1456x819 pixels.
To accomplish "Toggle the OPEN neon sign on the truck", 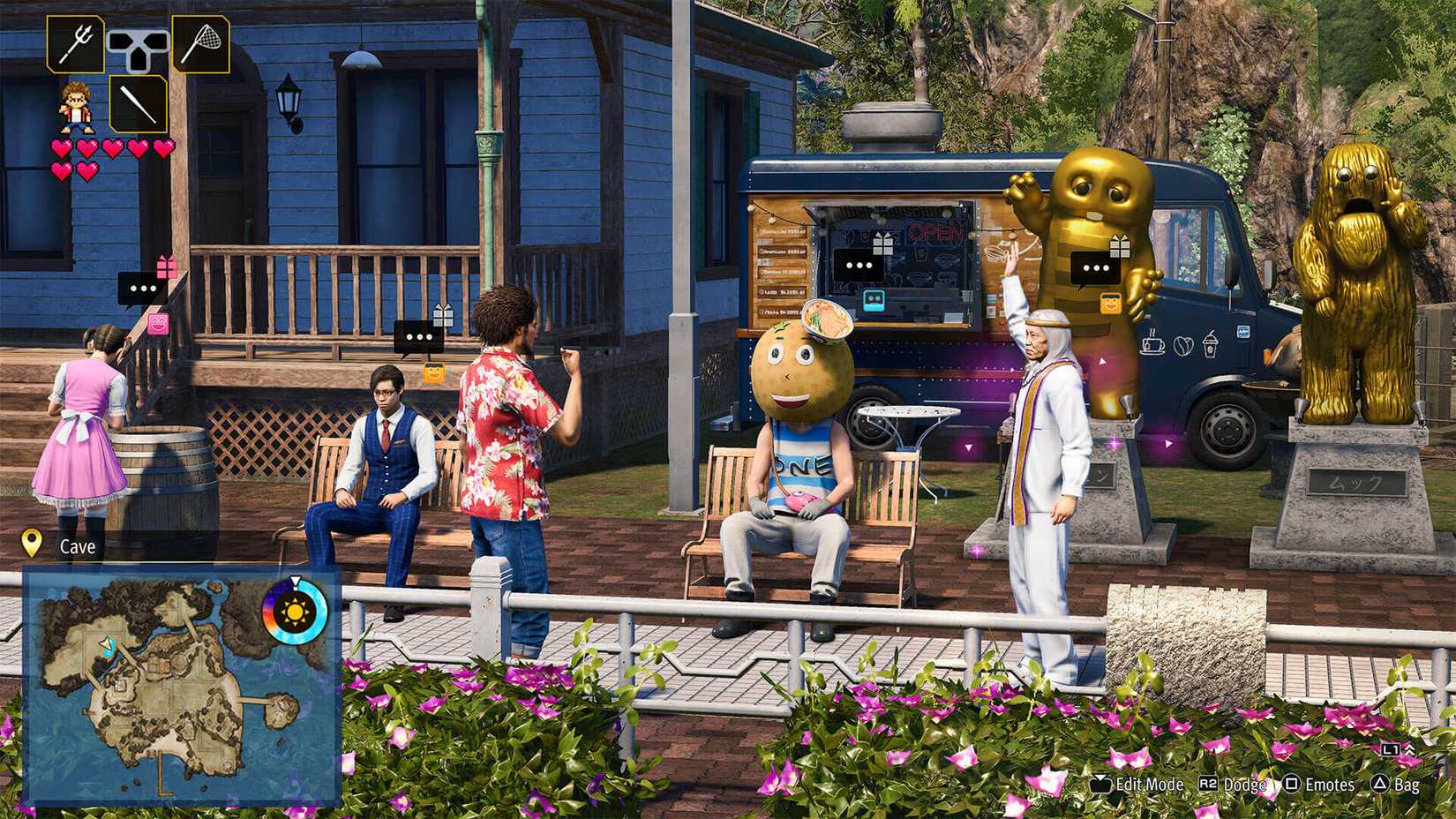I will tap(937, 231).
